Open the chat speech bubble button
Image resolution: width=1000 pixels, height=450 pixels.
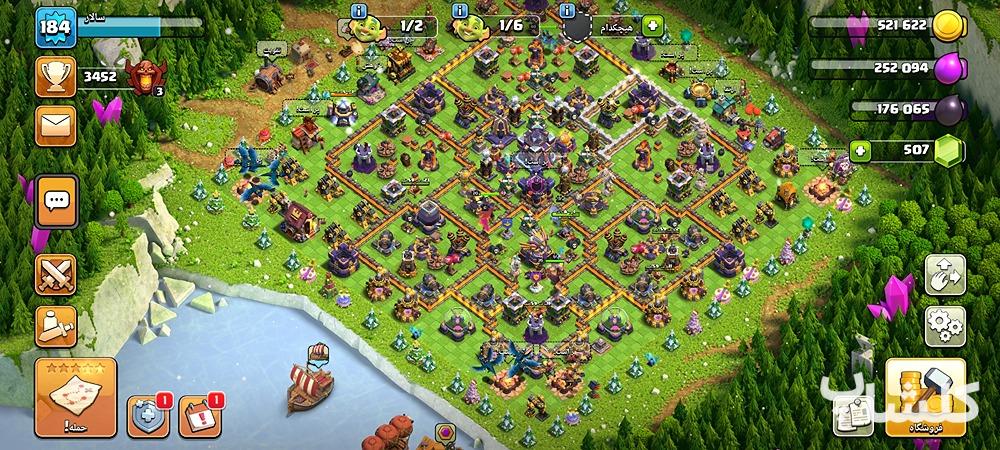(x=56, y=201)
